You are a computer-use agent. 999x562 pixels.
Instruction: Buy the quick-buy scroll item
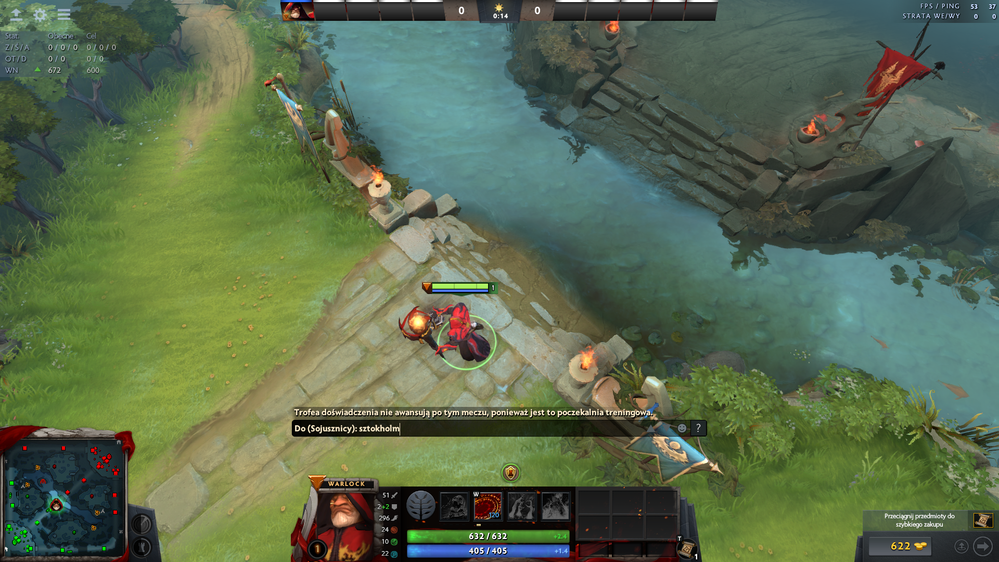click(x=982, y=522)
